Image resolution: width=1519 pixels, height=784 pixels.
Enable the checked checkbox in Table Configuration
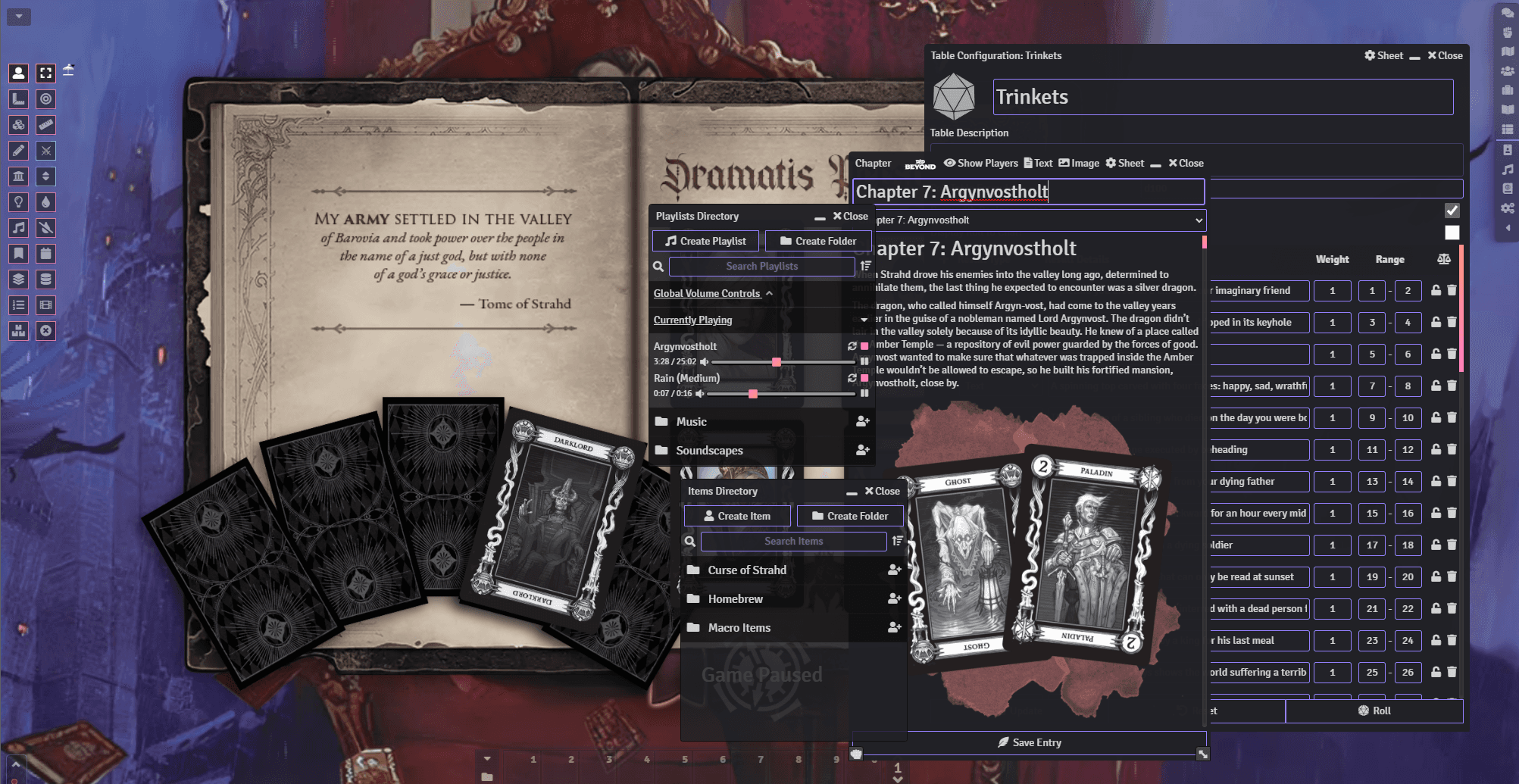click(1452, 211)
